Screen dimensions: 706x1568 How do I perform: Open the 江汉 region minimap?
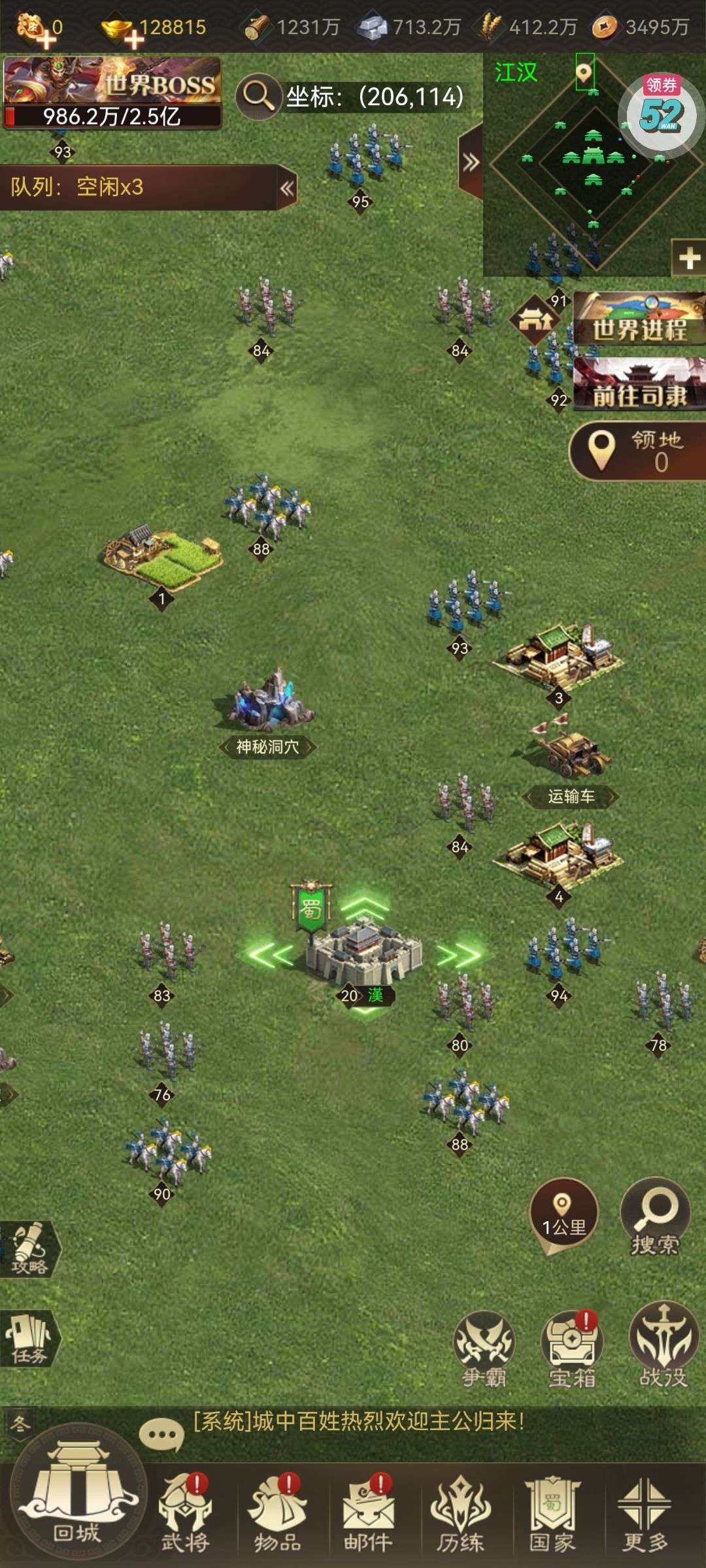(592, 163)
